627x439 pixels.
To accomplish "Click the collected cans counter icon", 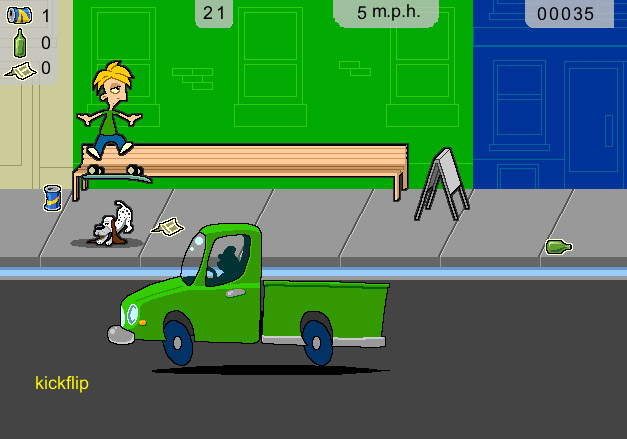I will point(19,16).
